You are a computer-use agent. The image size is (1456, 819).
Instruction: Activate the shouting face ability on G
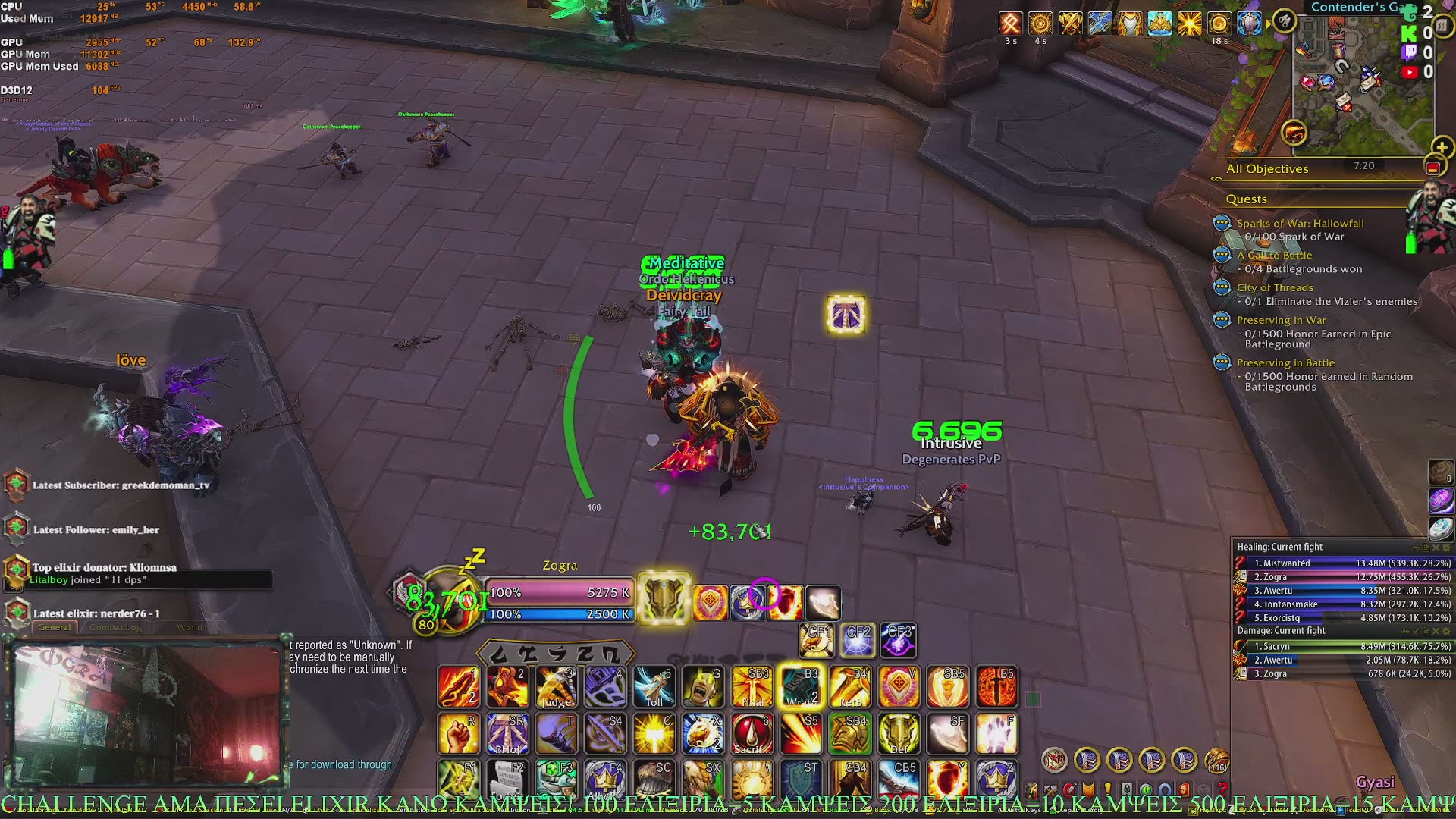pyautogui.click(x=702, y=687)
